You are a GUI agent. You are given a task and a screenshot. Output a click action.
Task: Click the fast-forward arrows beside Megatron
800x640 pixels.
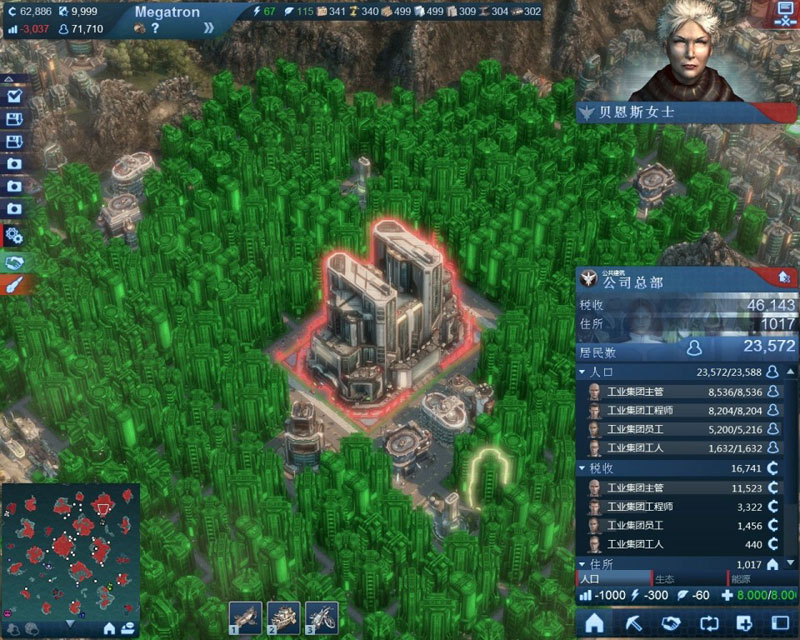tap(210, 29)
